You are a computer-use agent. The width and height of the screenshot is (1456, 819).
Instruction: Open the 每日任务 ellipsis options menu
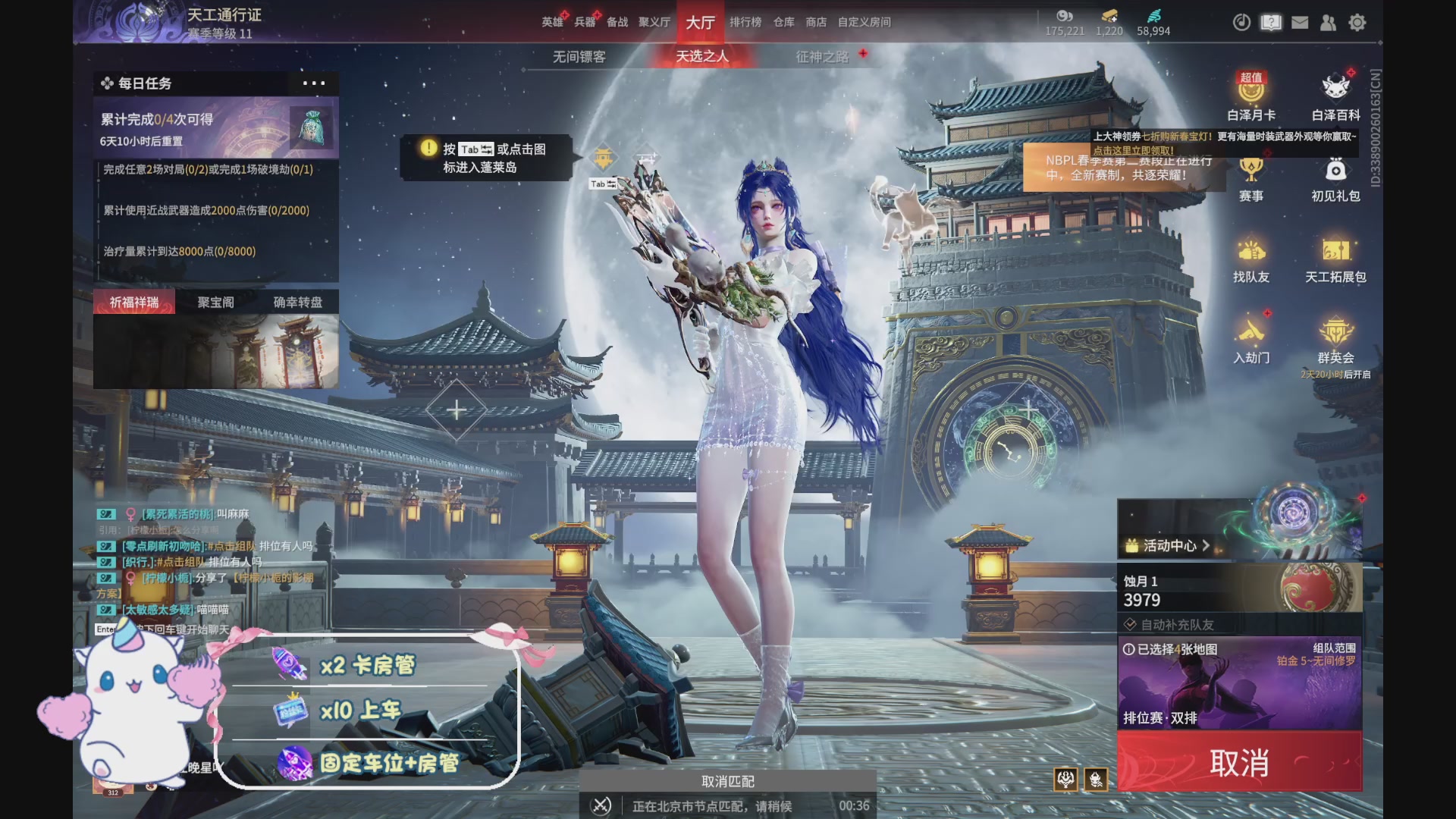point(313,84)
